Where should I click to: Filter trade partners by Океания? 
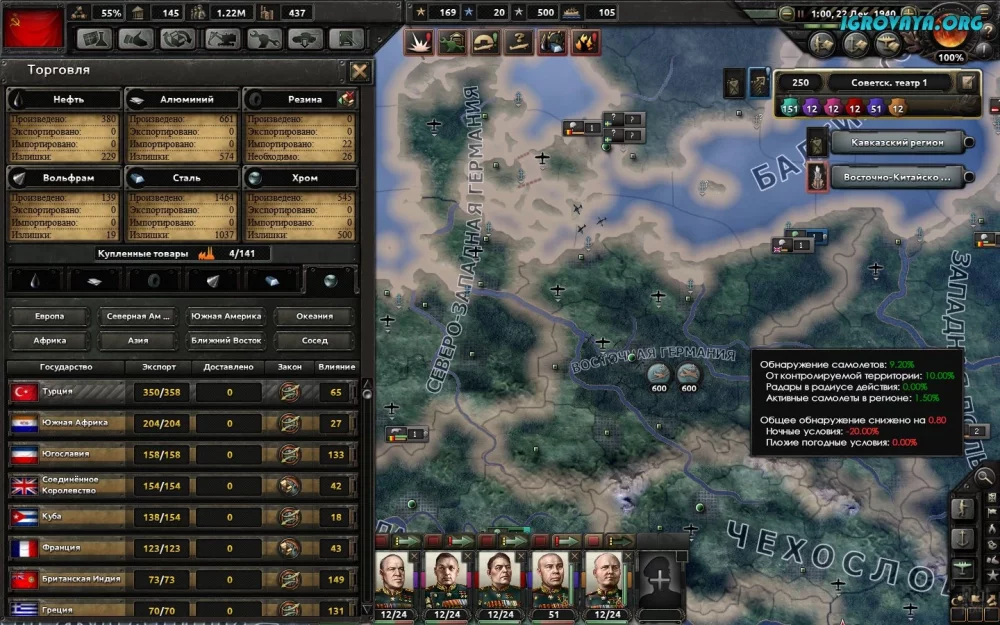click(315, 316)
